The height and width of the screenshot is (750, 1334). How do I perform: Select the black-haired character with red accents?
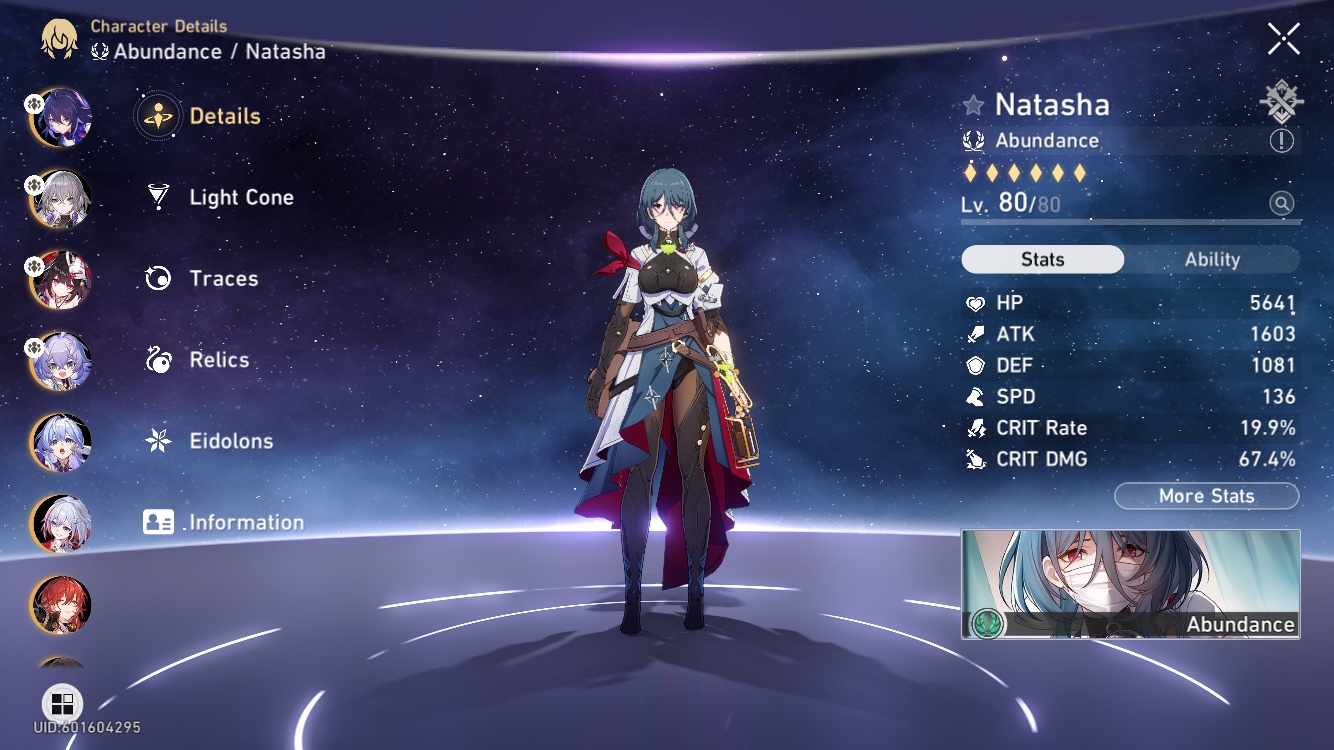click(62, 279)
